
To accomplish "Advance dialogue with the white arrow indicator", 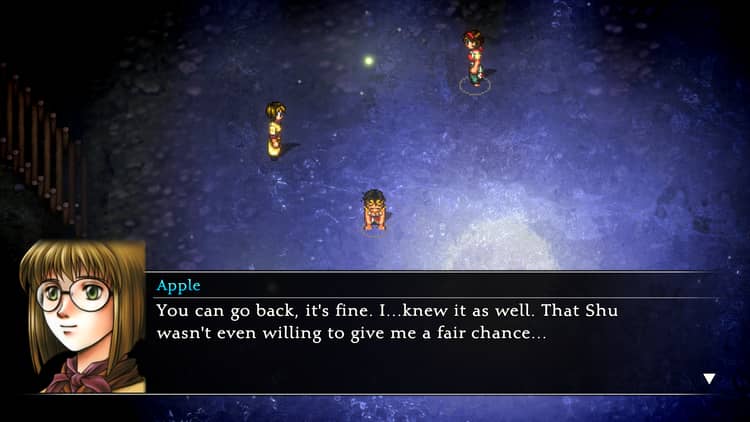I will [709, 378].
